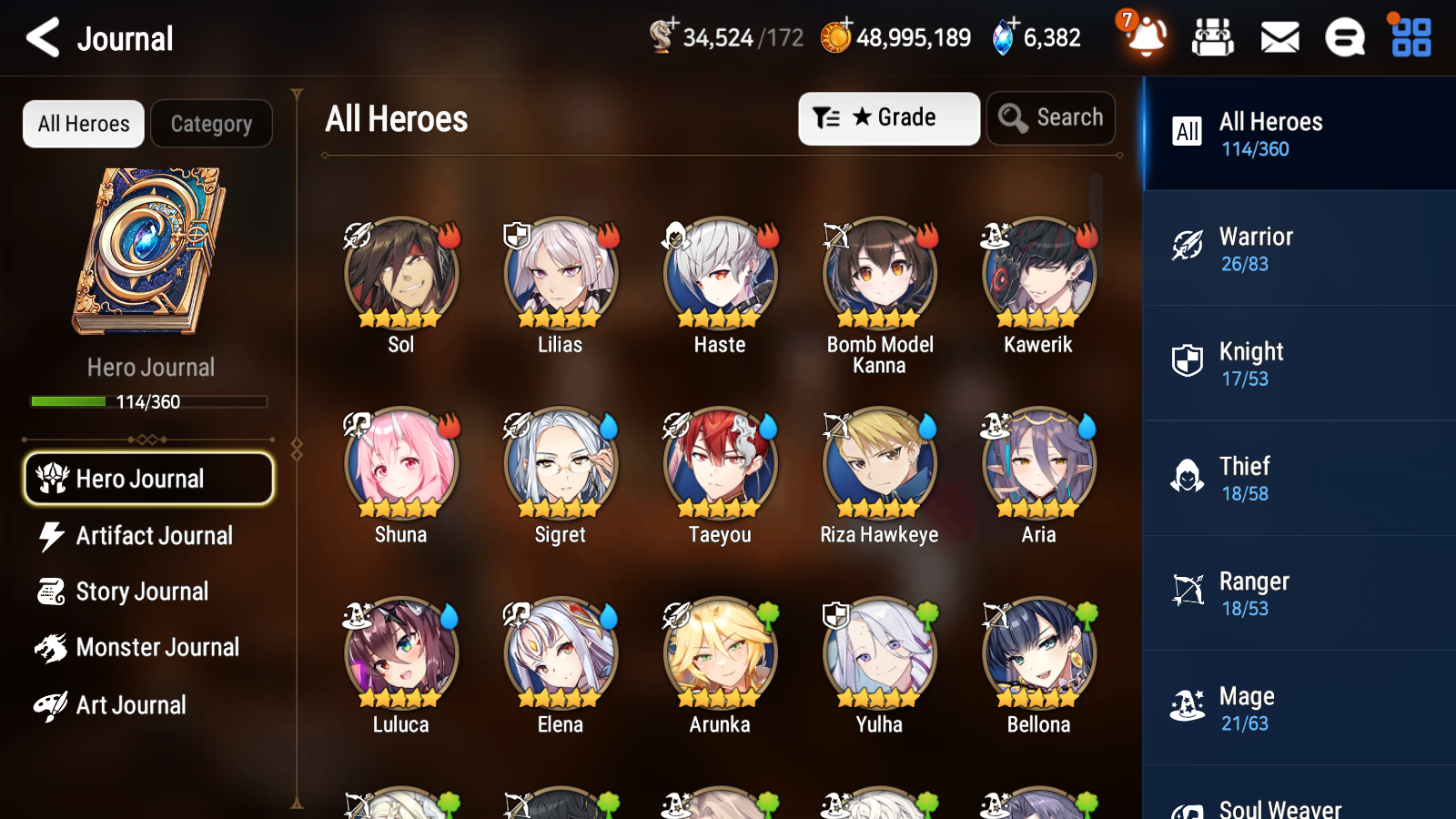
Task: Switch to the Category tab
Action: (212, 124)
